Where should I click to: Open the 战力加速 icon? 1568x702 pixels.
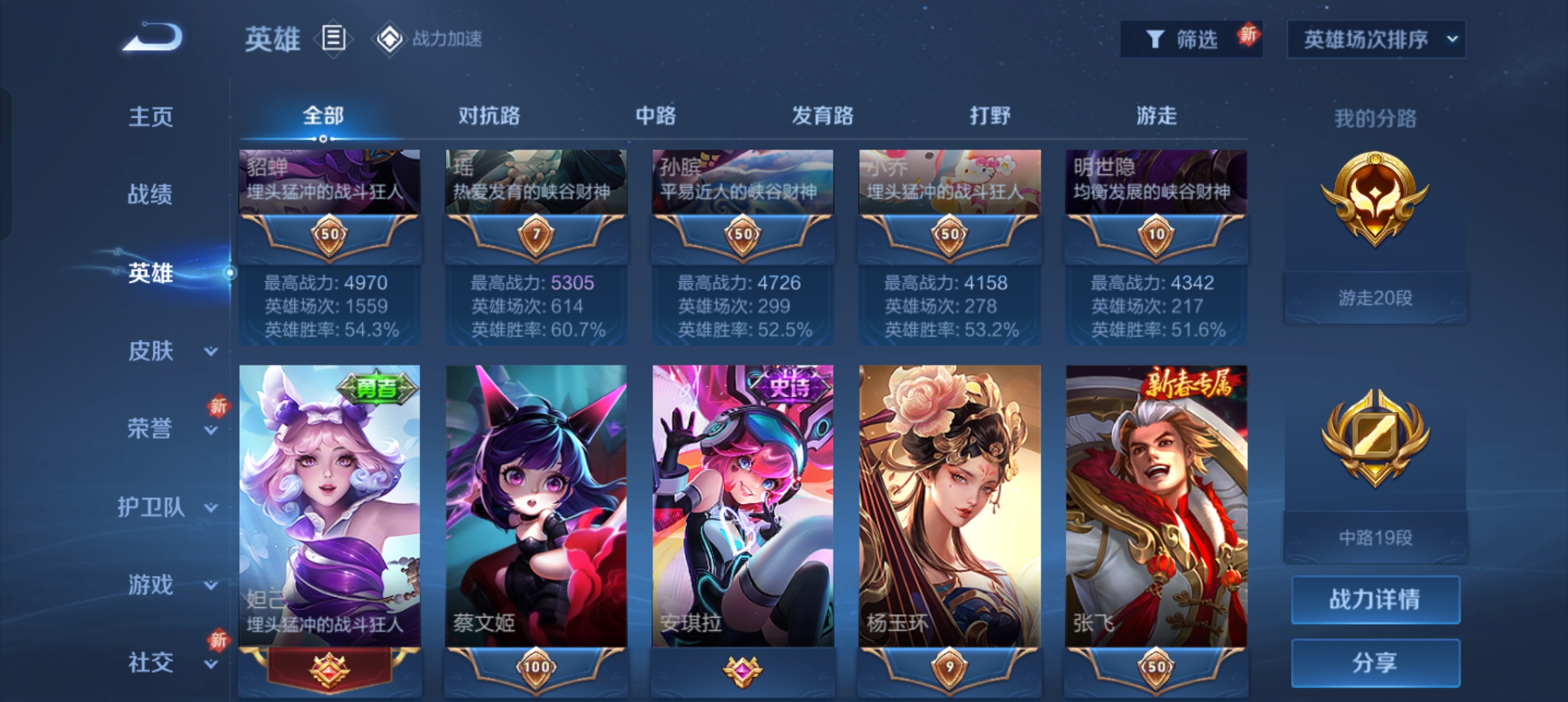pyautogui.click(x=390, y=39)
